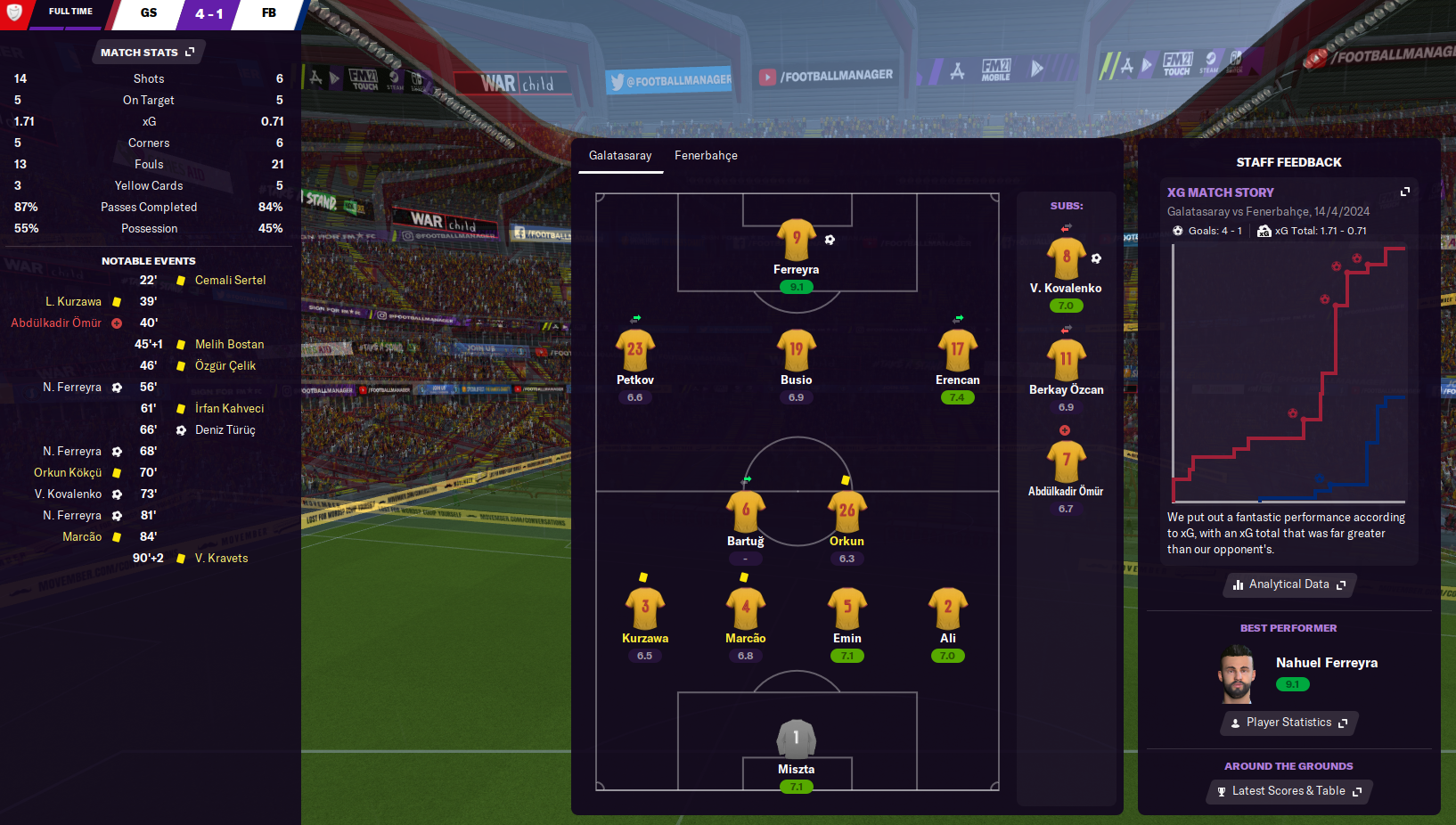Choose Petkov, shirt number 23

pyautogui.click(x=634, y=350)
